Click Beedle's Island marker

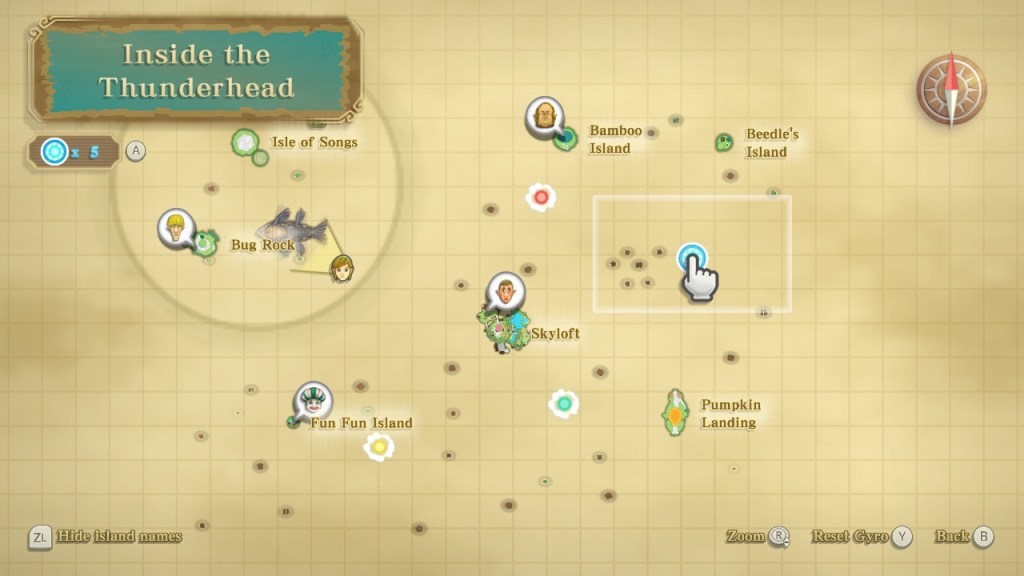[x=724, y=143]
